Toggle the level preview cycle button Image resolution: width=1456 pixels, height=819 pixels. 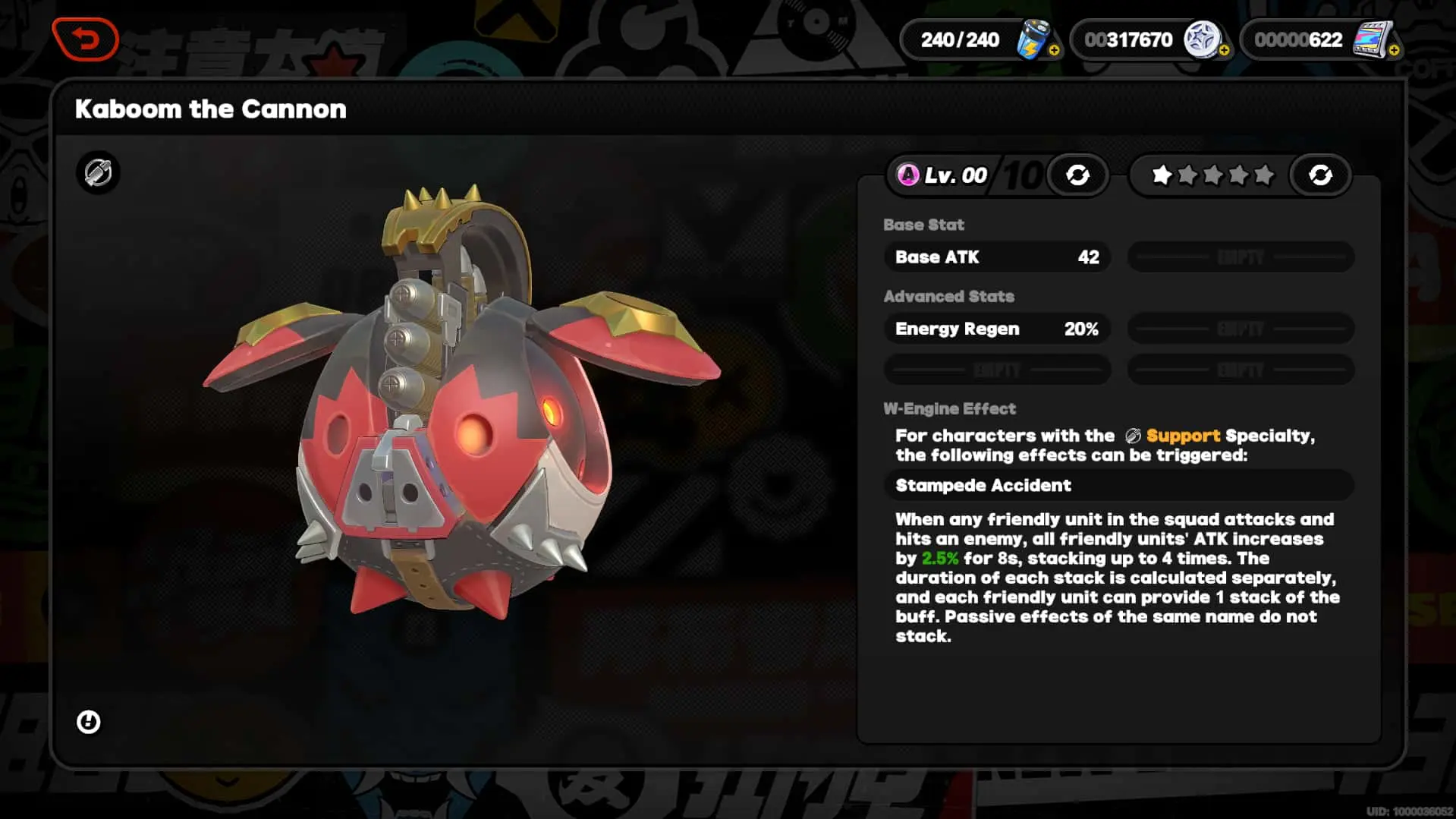1077,175
